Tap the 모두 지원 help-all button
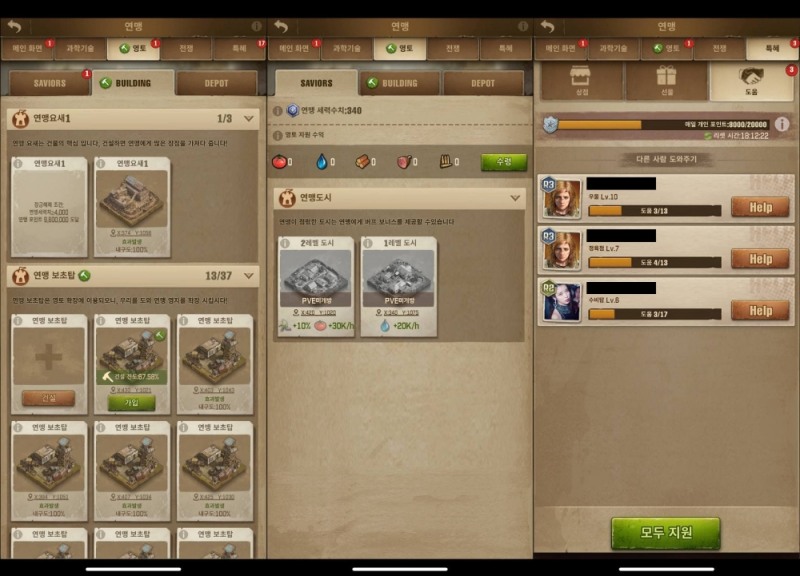The height and width of the screenshot is (576, 800). tap(665, 533)
